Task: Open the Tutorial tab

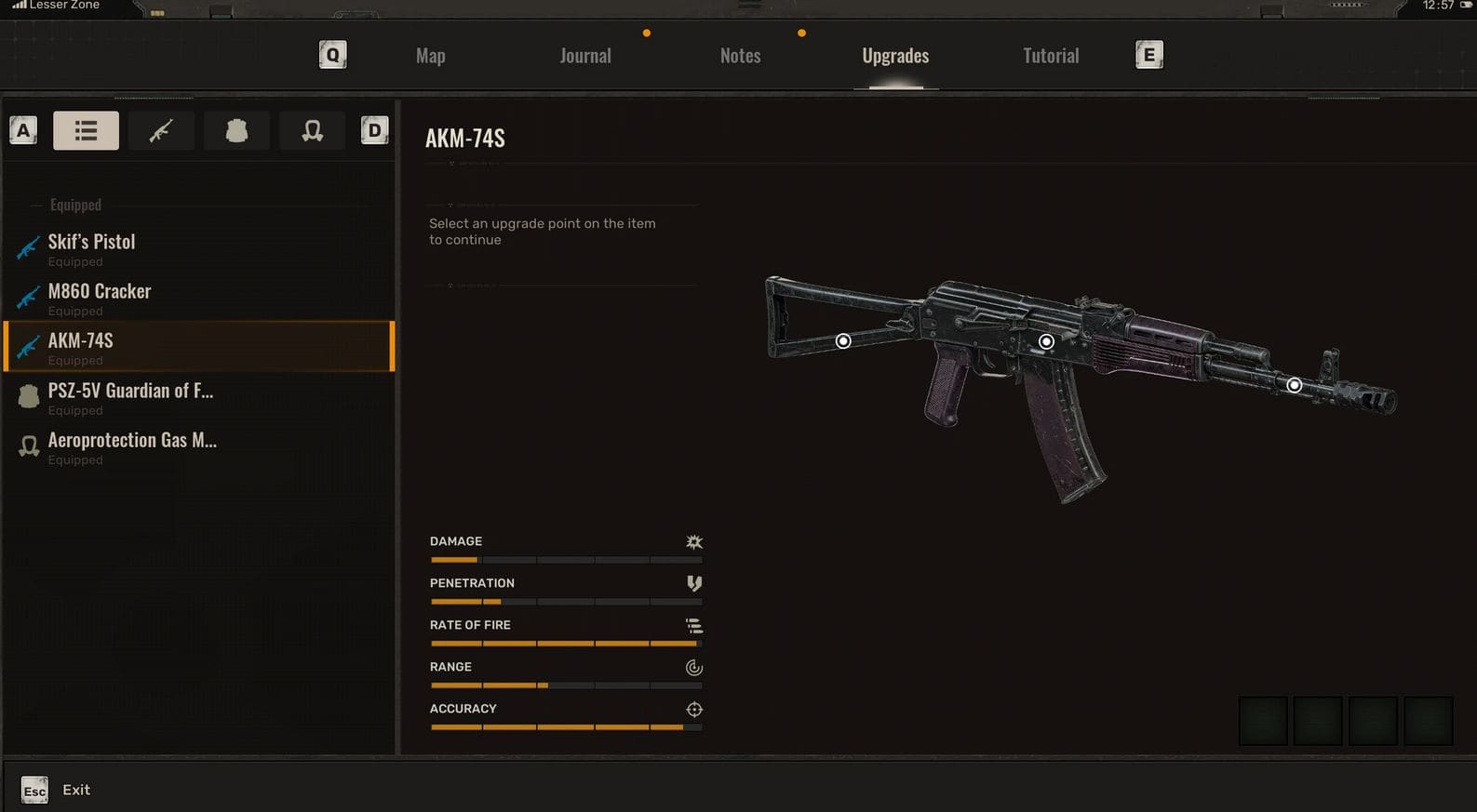Action: 1051,56
